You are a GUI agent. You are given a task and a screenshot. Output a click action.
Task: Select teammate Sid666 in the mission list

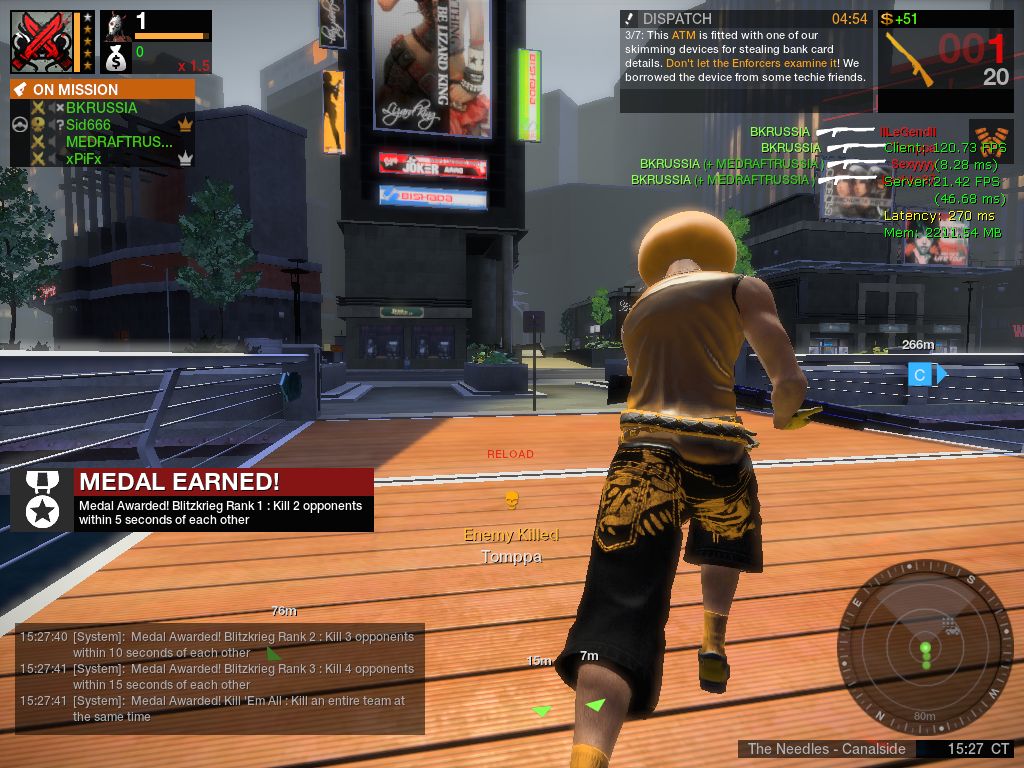tap(88, 125)
